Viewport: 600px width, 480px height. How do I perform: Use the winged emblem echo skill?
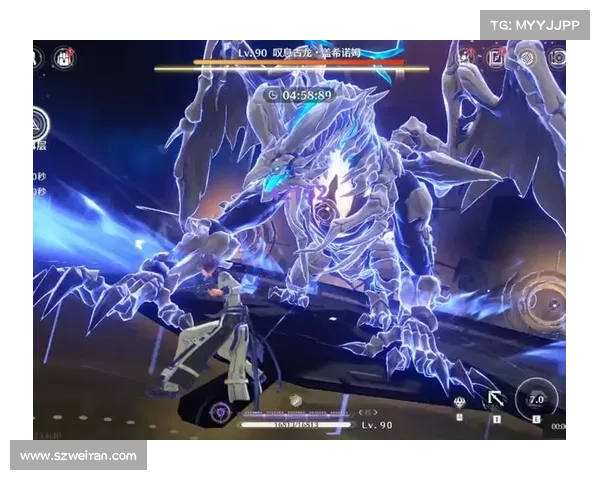tap(459, 403)
